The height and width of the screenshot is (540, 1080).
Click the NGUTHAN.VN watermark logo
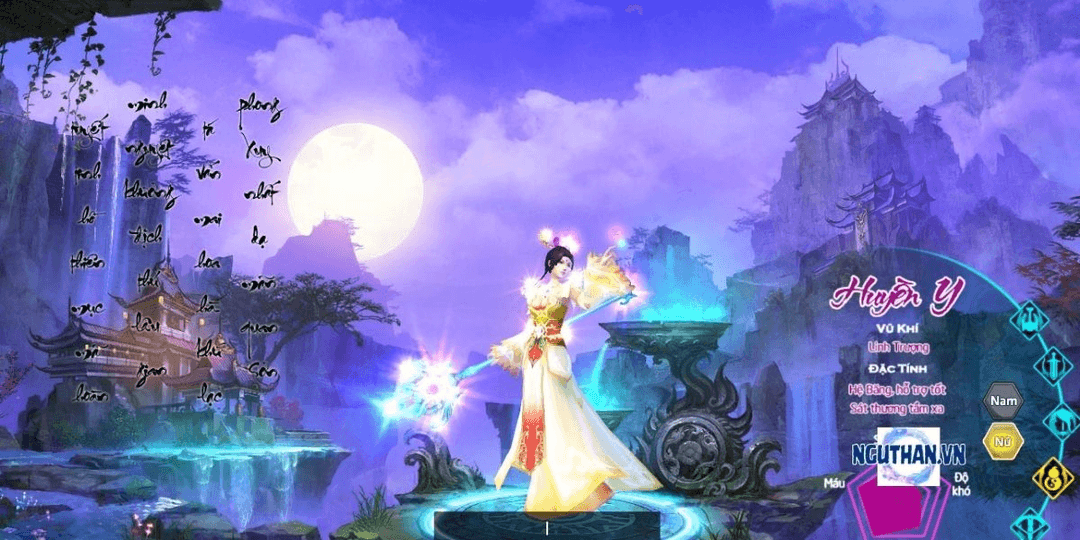click(x=908, y=455)
